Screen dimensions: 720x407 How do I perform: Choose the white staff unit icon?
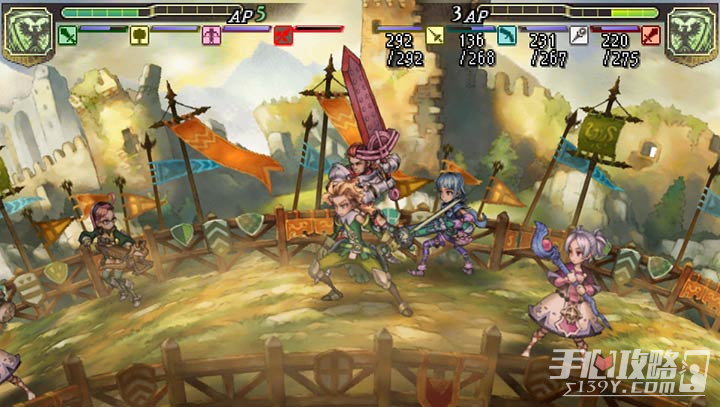point(578,36)
